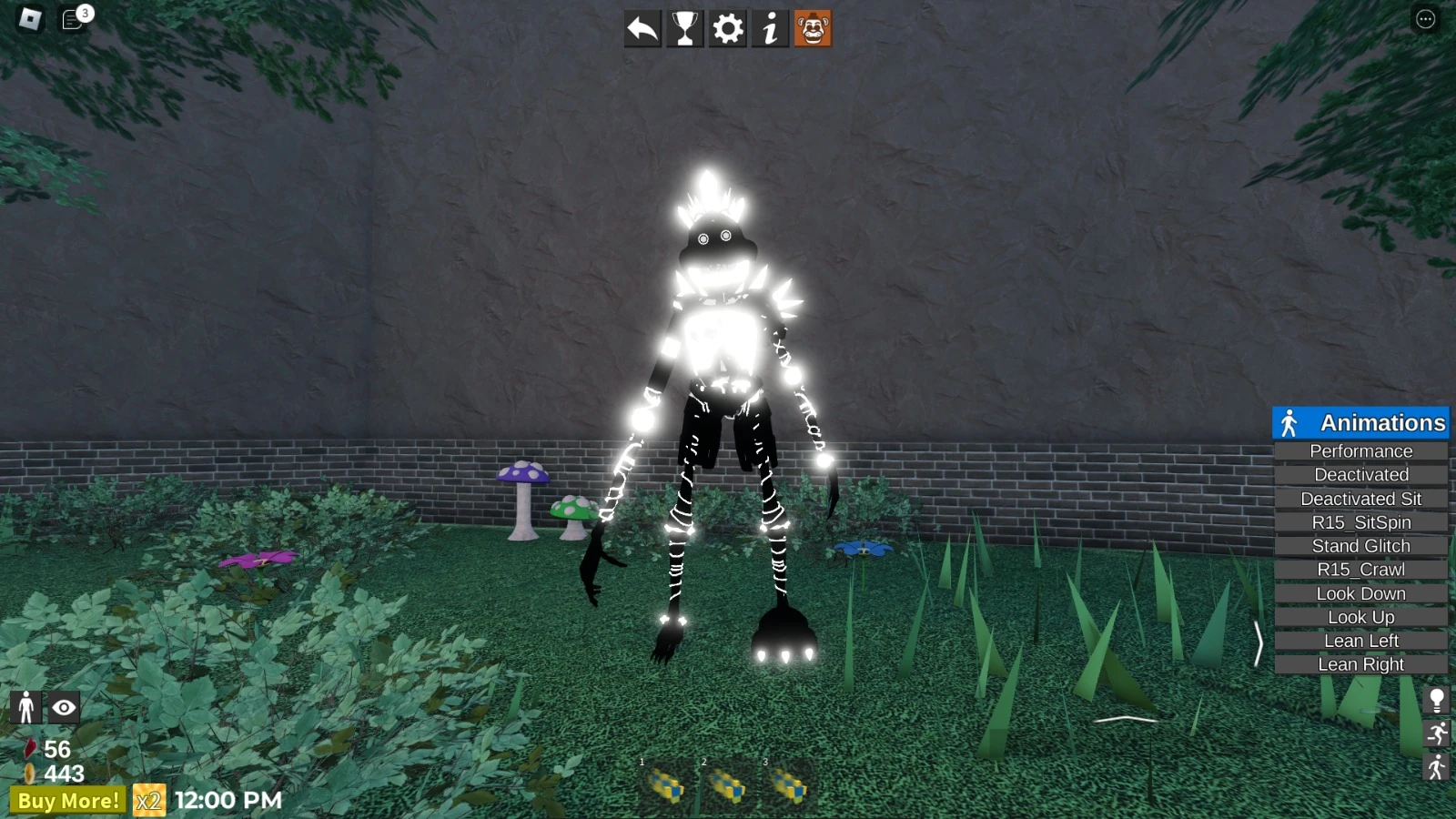Click the upper running-figure icon at bottom right
This screenshot has width=1456, height=819.
click(1438, 733)
